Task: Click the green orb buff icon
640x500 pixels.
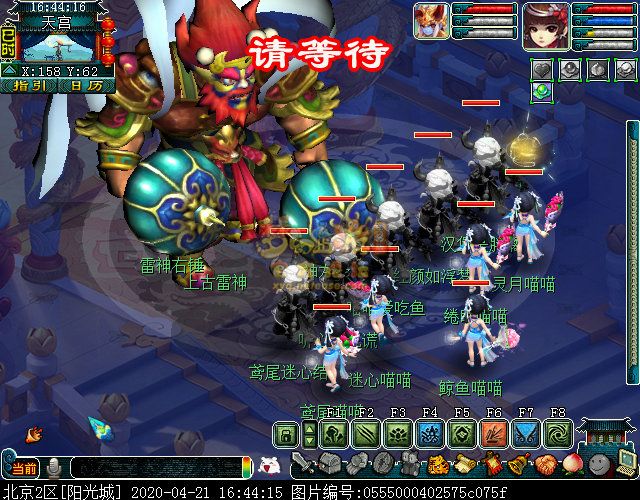Action: pyautogui.click(x=541, y=92)
